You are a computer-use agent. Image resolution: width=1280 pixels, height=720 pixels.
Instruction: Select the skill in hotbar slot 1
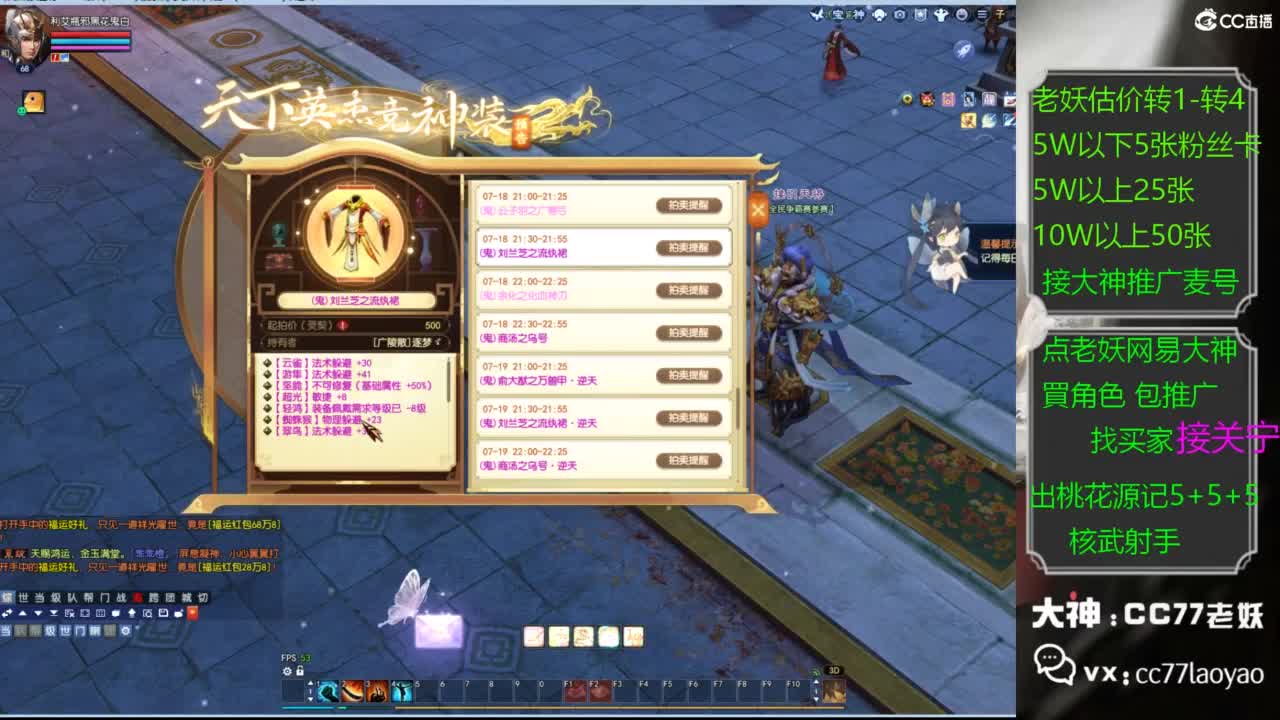coord(326,691)
